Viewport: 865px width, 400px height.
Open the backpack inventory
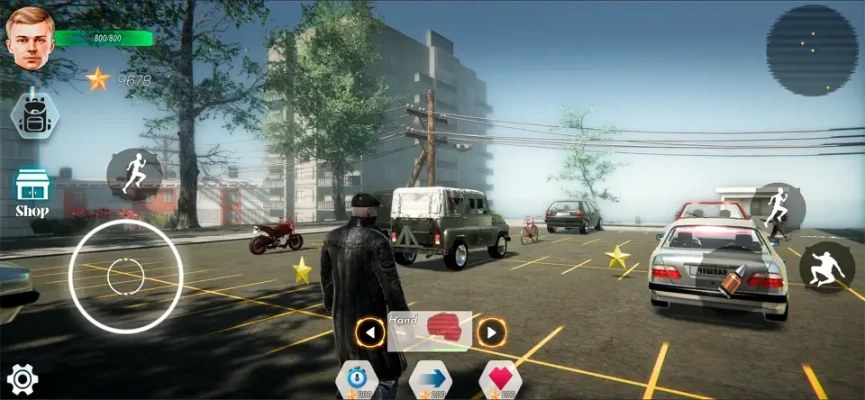33,116
